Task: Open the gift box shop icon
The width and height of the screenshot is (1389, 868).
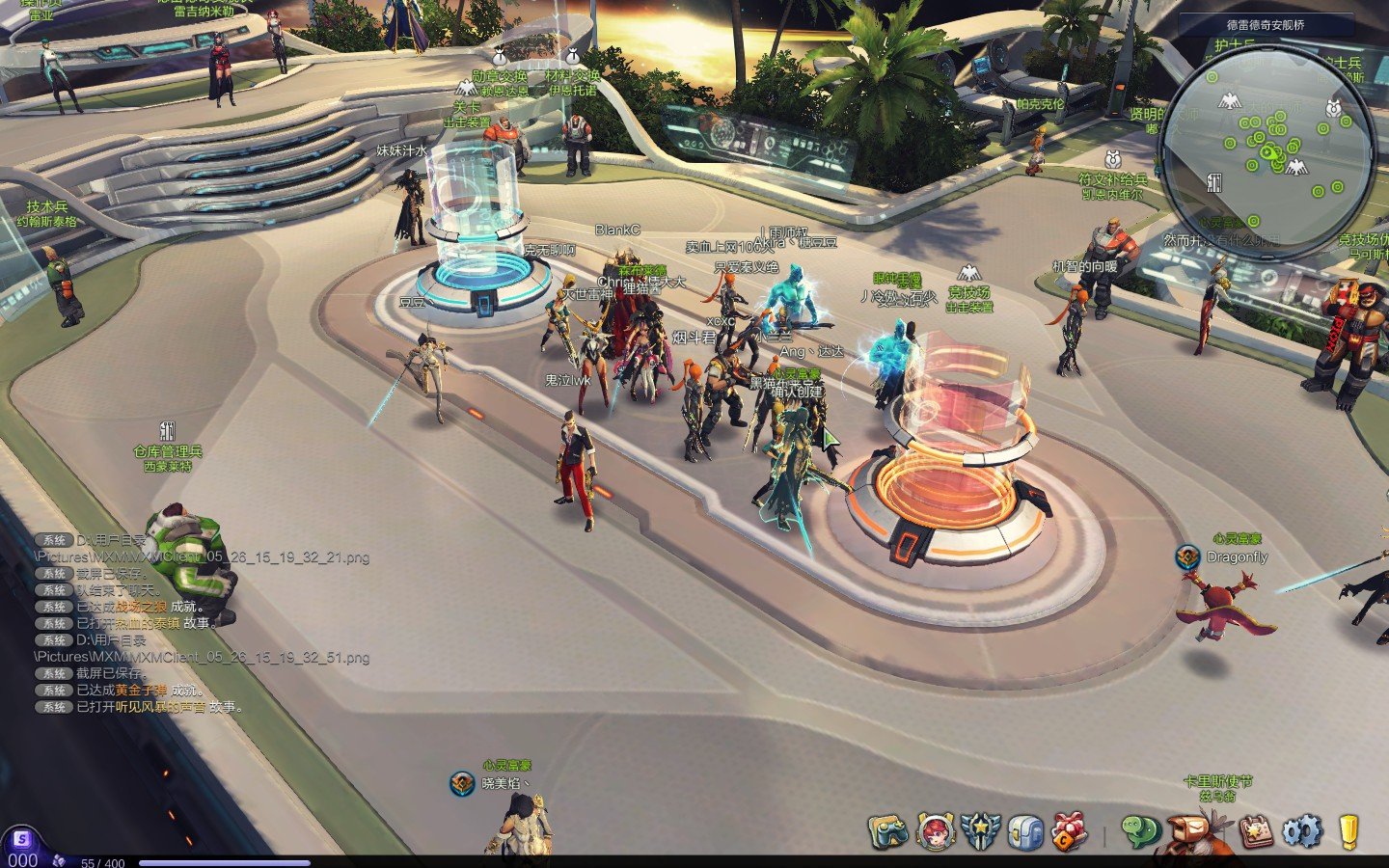Action: (x=1070, y=830)
